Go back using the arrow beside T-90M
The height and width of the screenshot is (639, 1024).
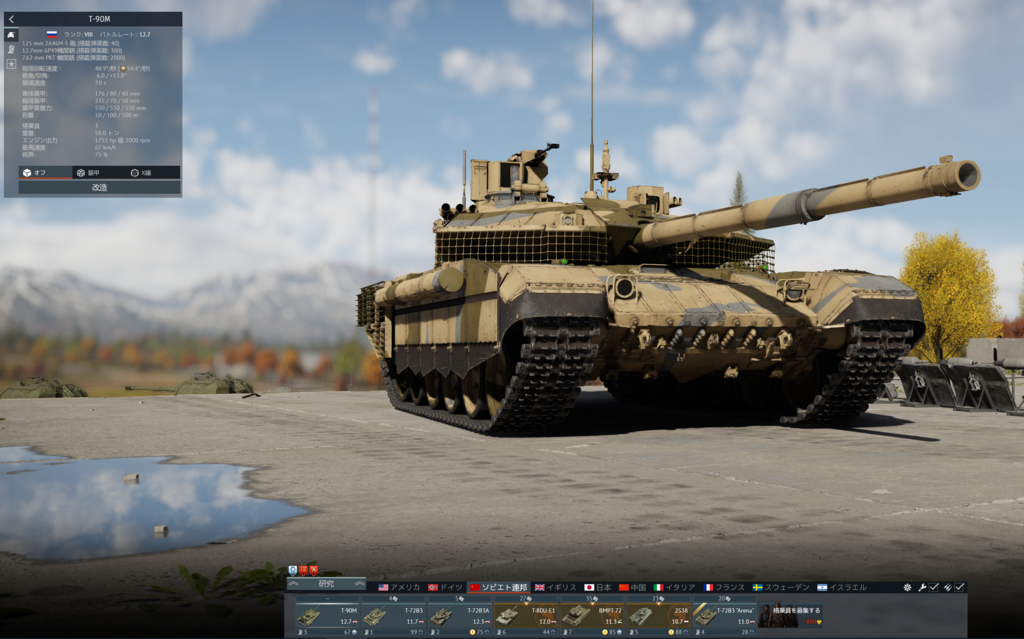click(11, 19)
